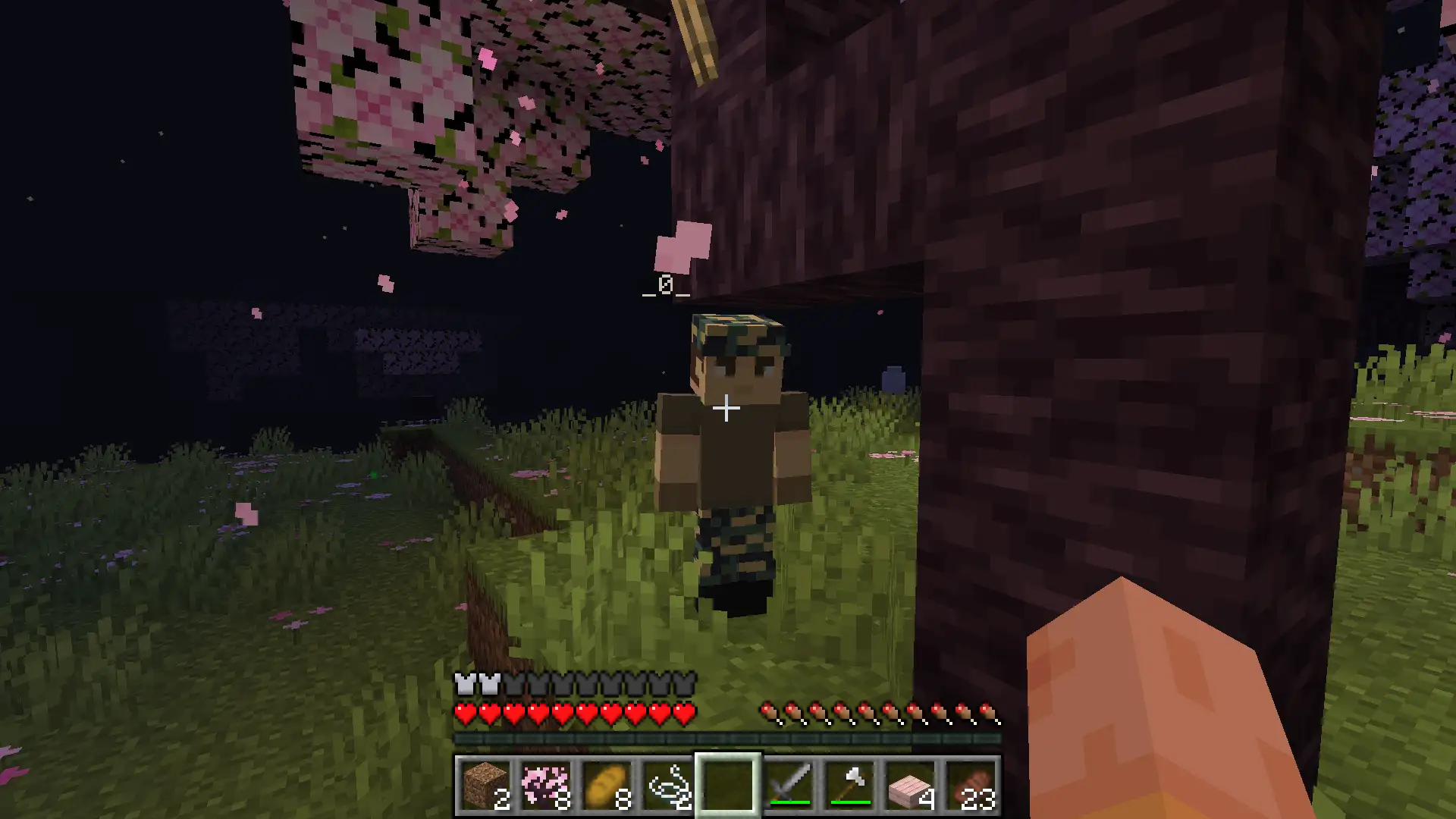Select the dirt block hotbar slot
The image size is (1456, 819).
485,785
